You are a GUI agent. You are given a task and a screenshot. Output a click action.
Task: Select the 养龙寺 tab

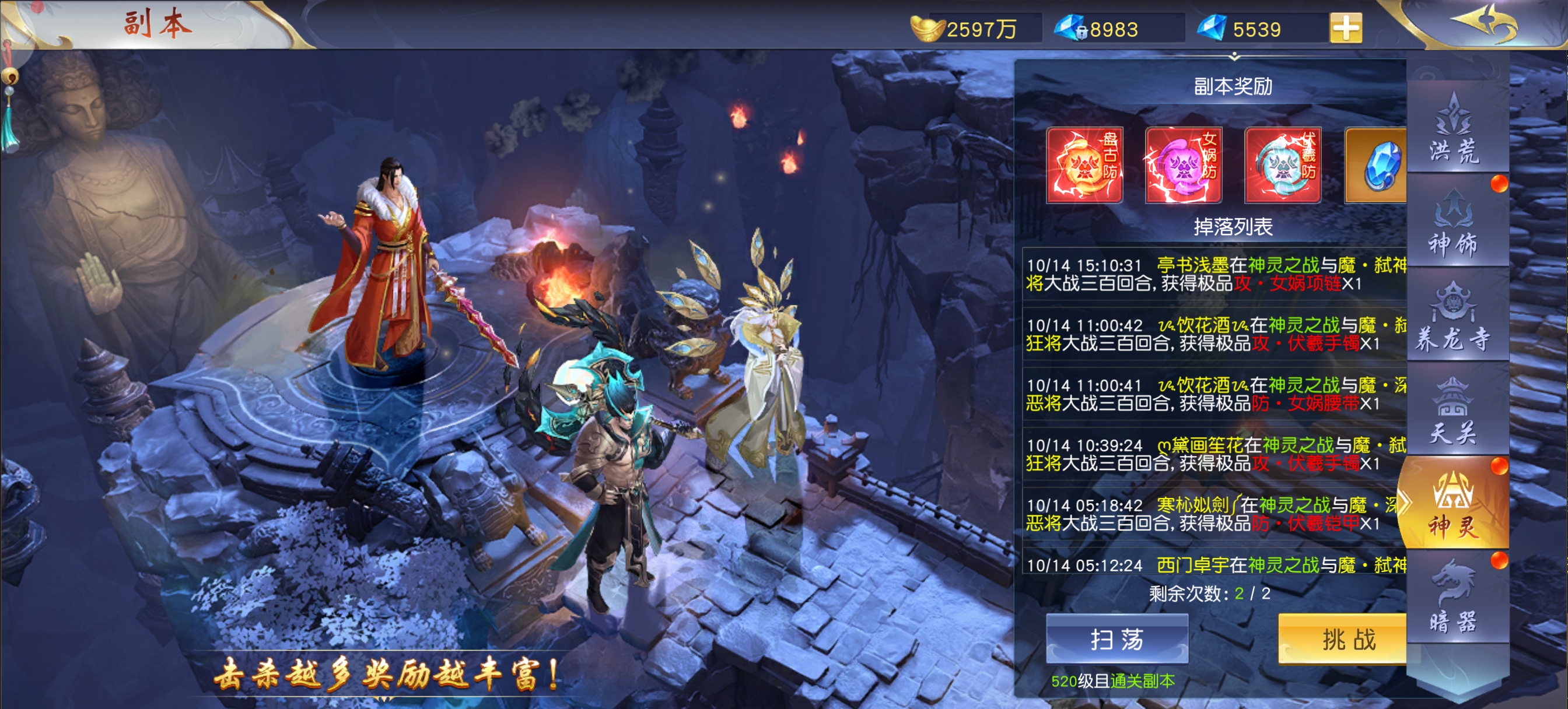tap(1454, 318)
